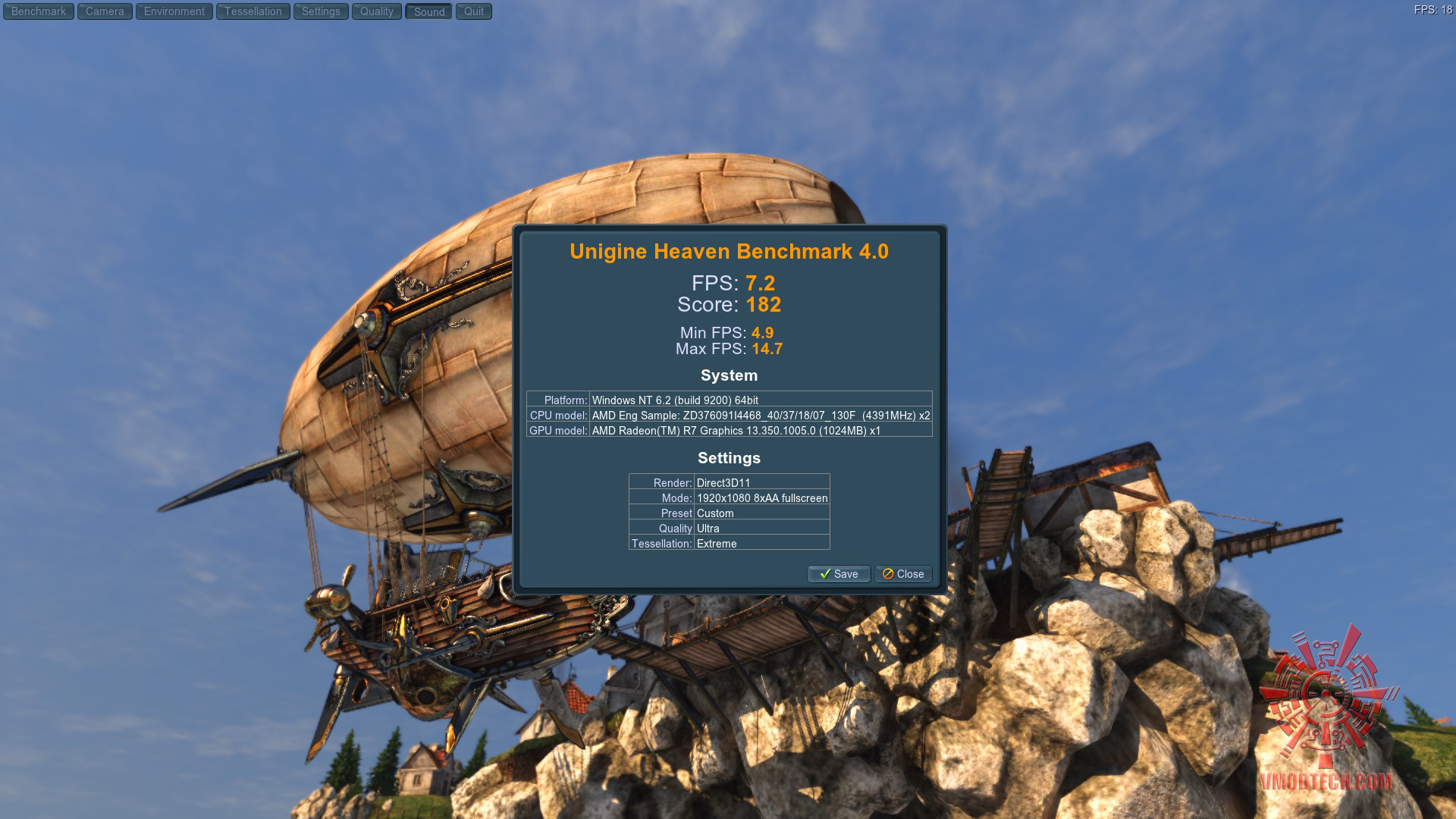Open the Settings panel
1456x819 pixels.
pos(321,11)
